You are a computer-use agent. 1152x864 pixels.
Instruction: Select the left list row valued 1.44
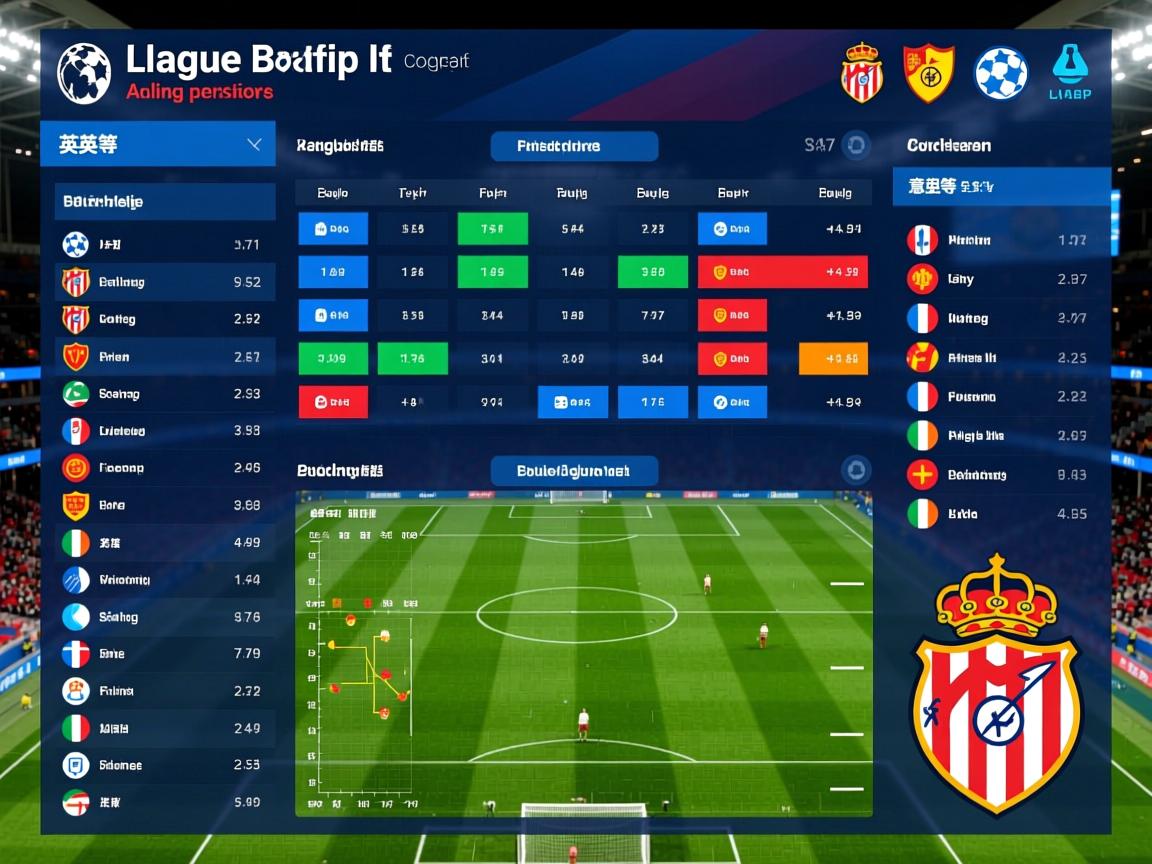(165, 580)
